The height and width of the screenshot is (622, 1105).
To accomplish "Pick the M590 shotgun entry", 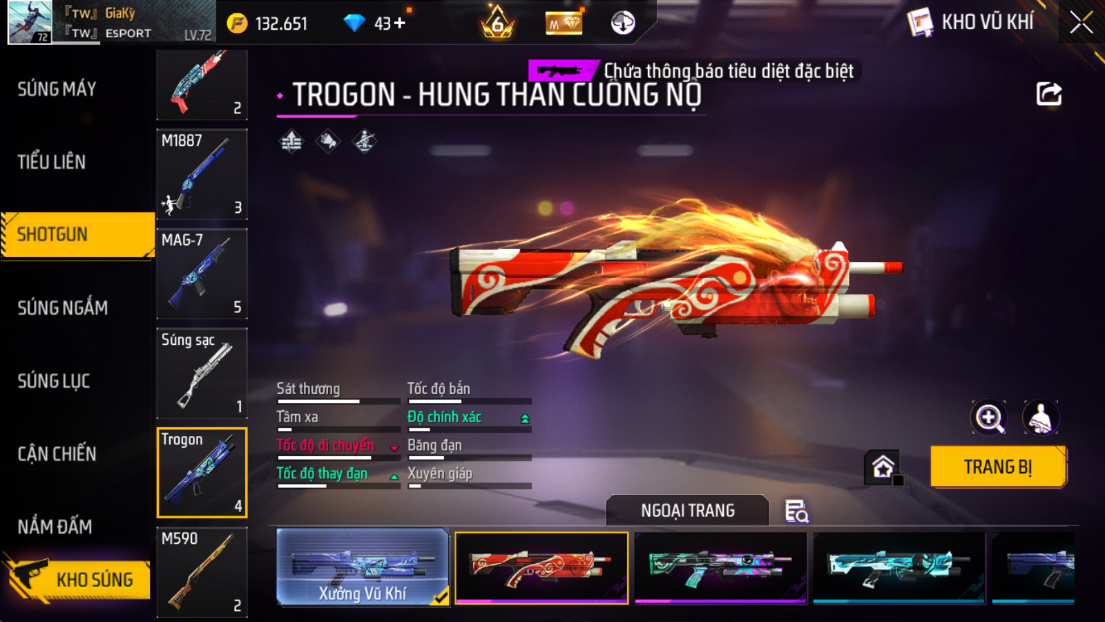I will [x=202, y=573].
